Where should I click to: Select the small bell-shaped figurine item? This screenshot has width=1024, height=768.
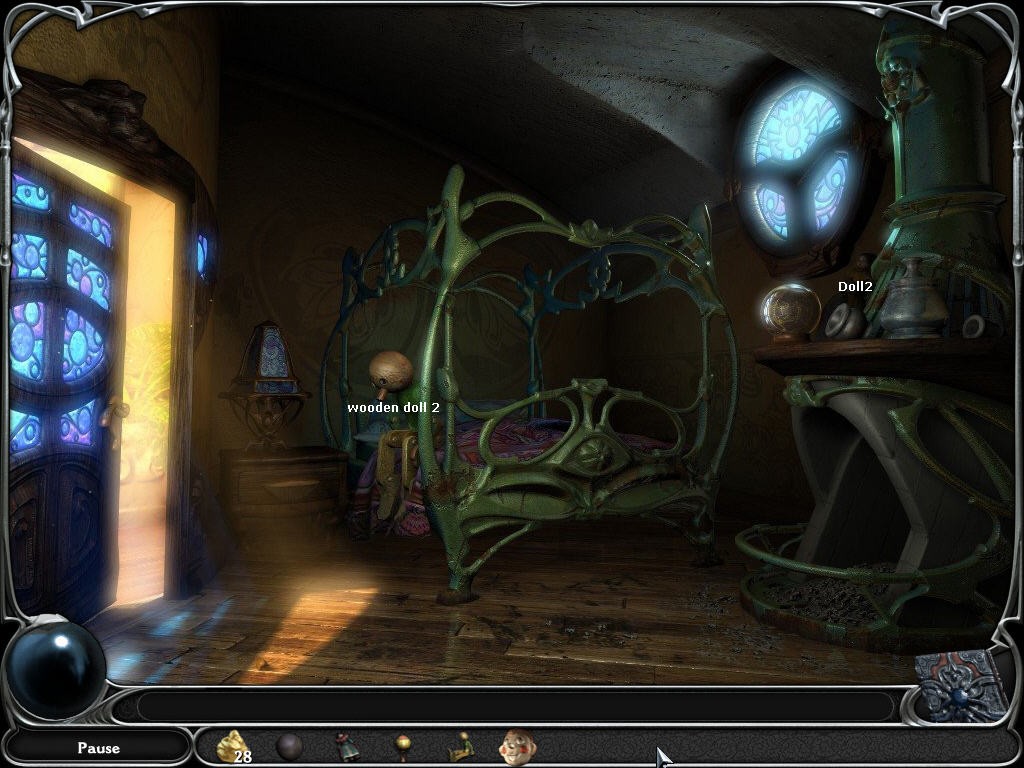347,746
